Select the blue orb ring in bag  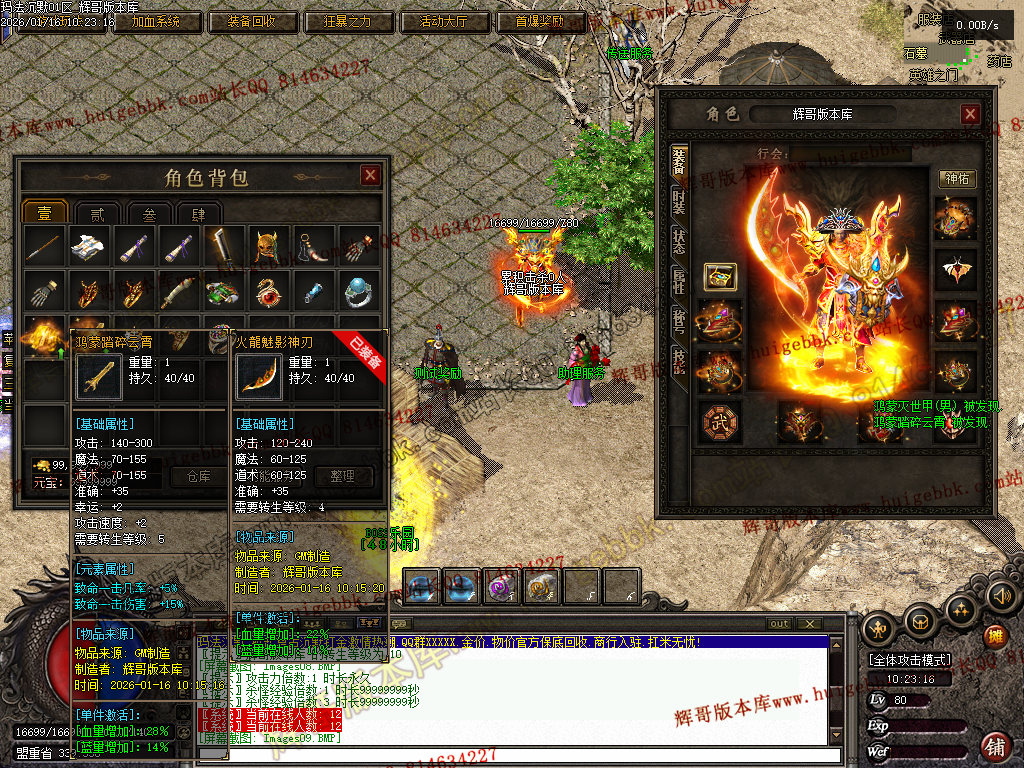359,292
